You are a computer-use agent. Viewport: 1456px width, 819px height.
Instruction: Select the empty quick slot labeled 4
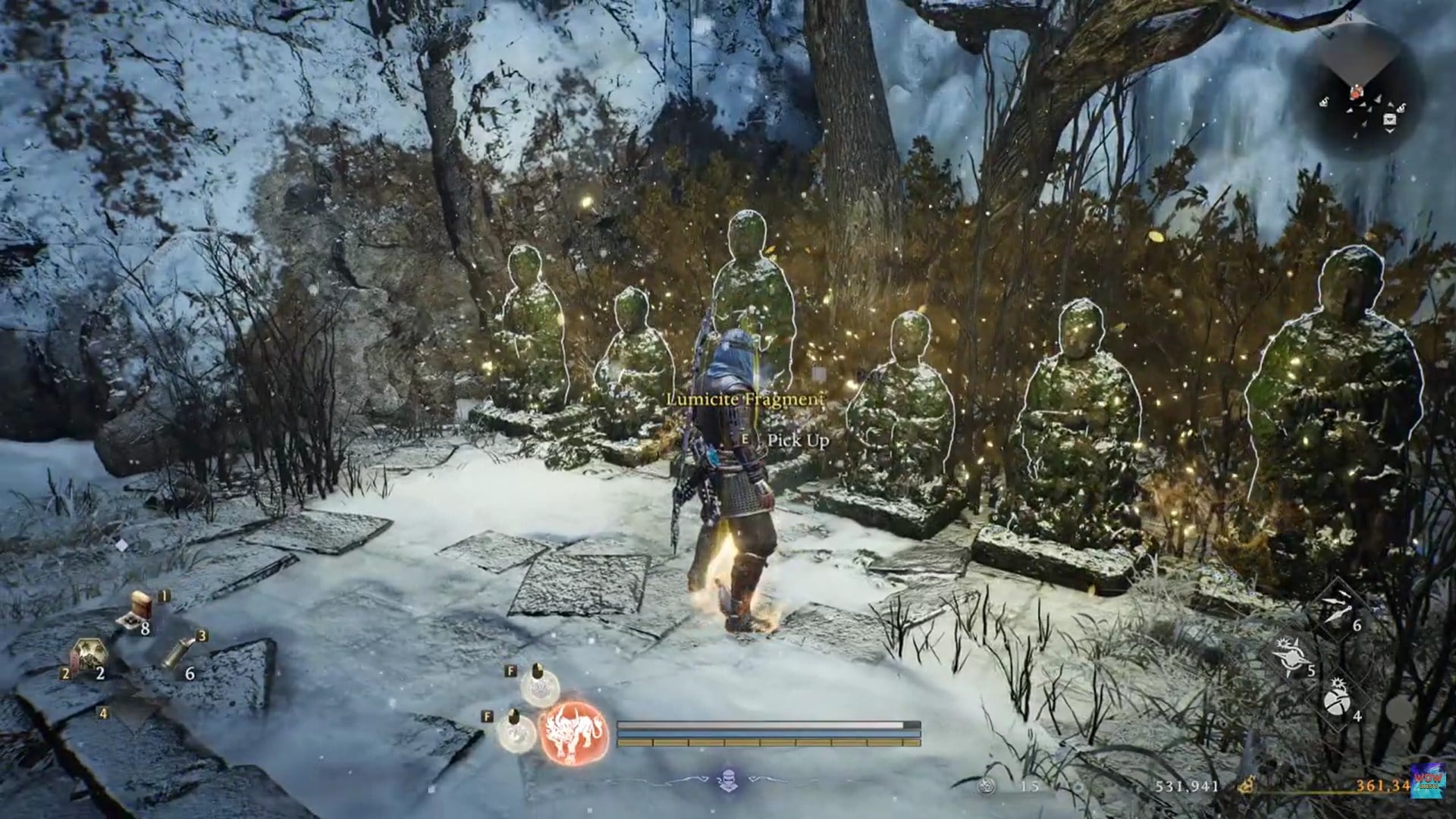coord(103,714)
